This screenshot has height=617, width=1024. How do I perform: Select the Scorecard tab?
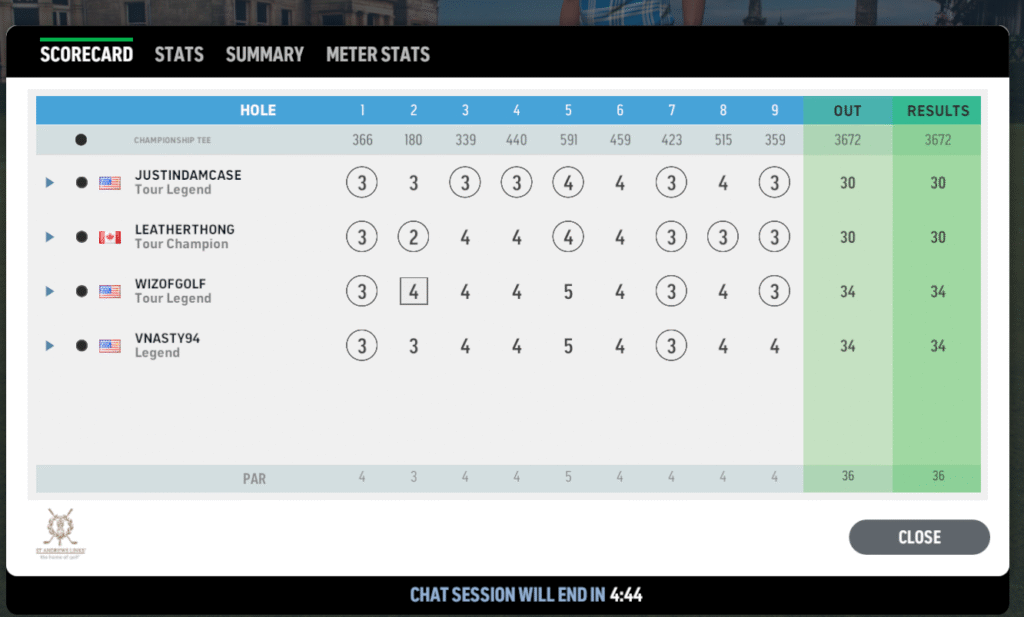click(86, 54)
